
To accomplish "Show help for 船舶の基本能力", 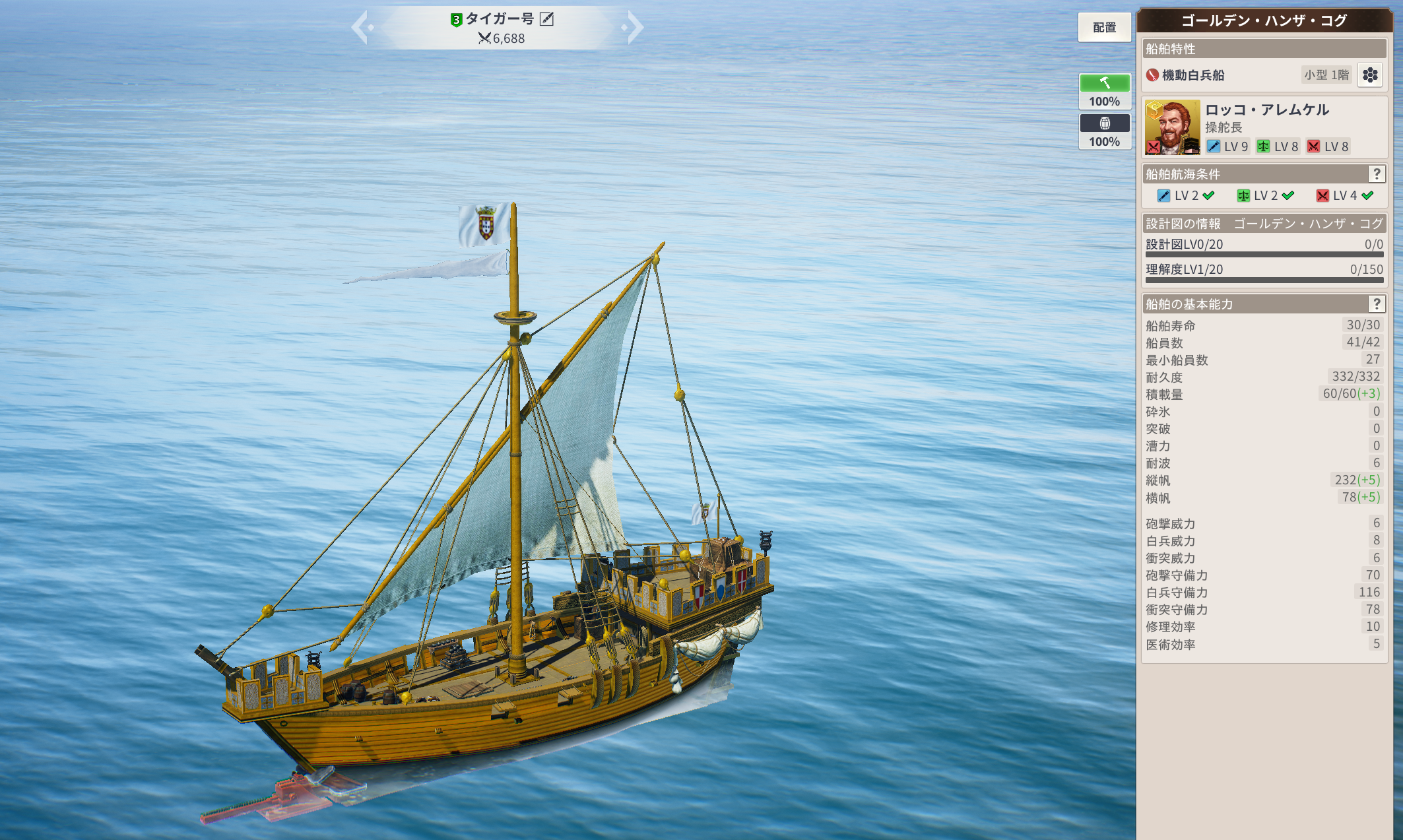I will 1377,304.
